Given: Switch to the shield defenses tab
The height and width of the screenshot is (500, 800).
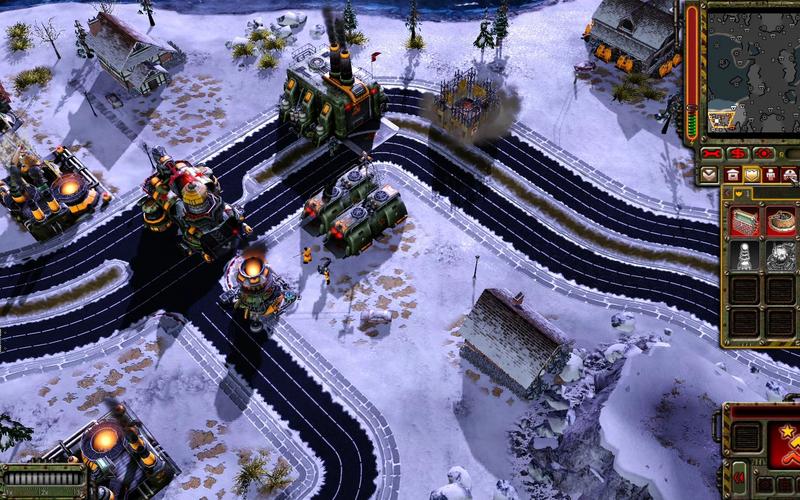Looking at the screenshot, I should [751, 175].
